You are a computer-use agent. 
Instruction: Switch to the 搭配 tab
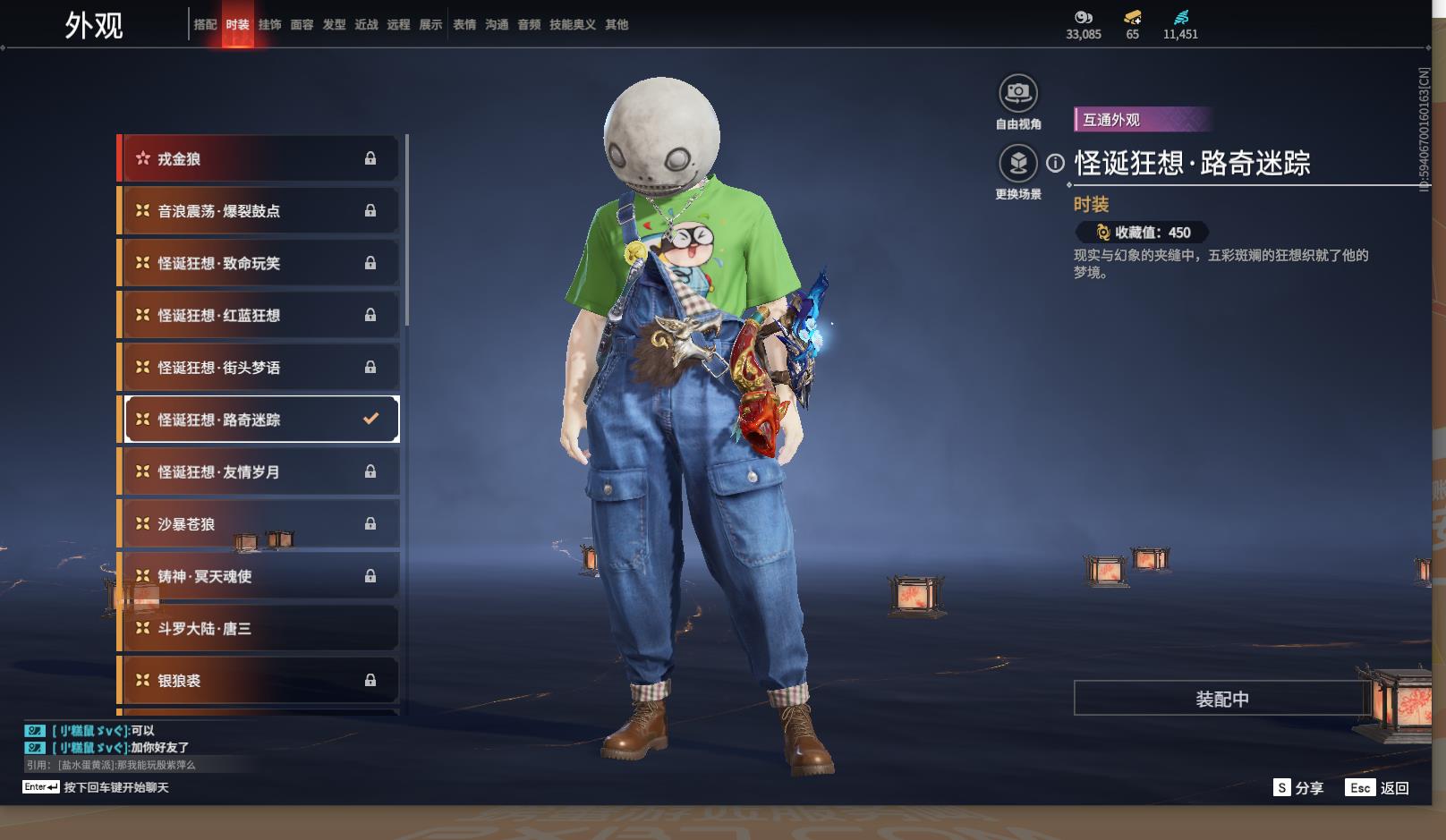(205, 25)
